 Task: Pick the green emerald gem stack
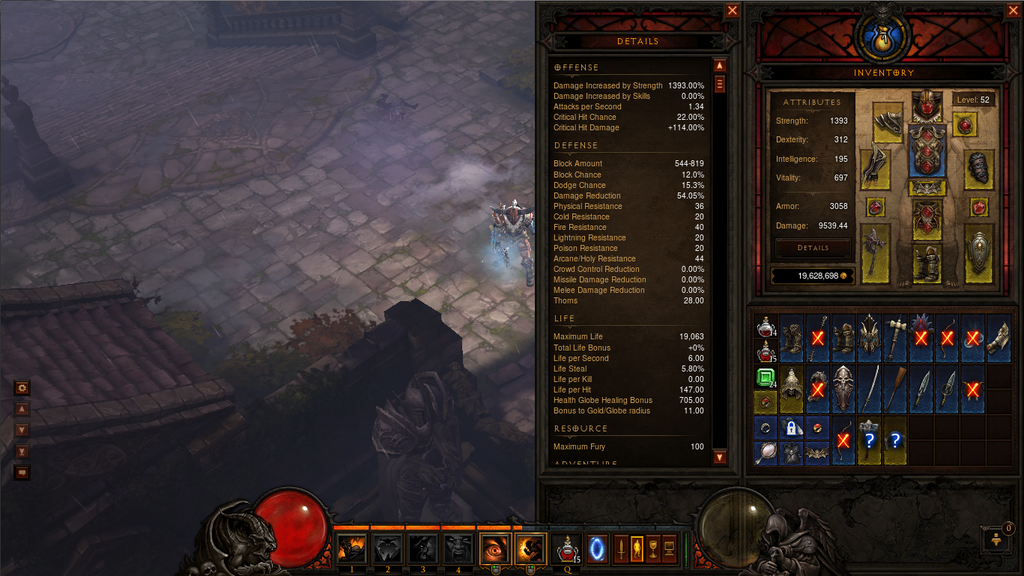(765, 378)
